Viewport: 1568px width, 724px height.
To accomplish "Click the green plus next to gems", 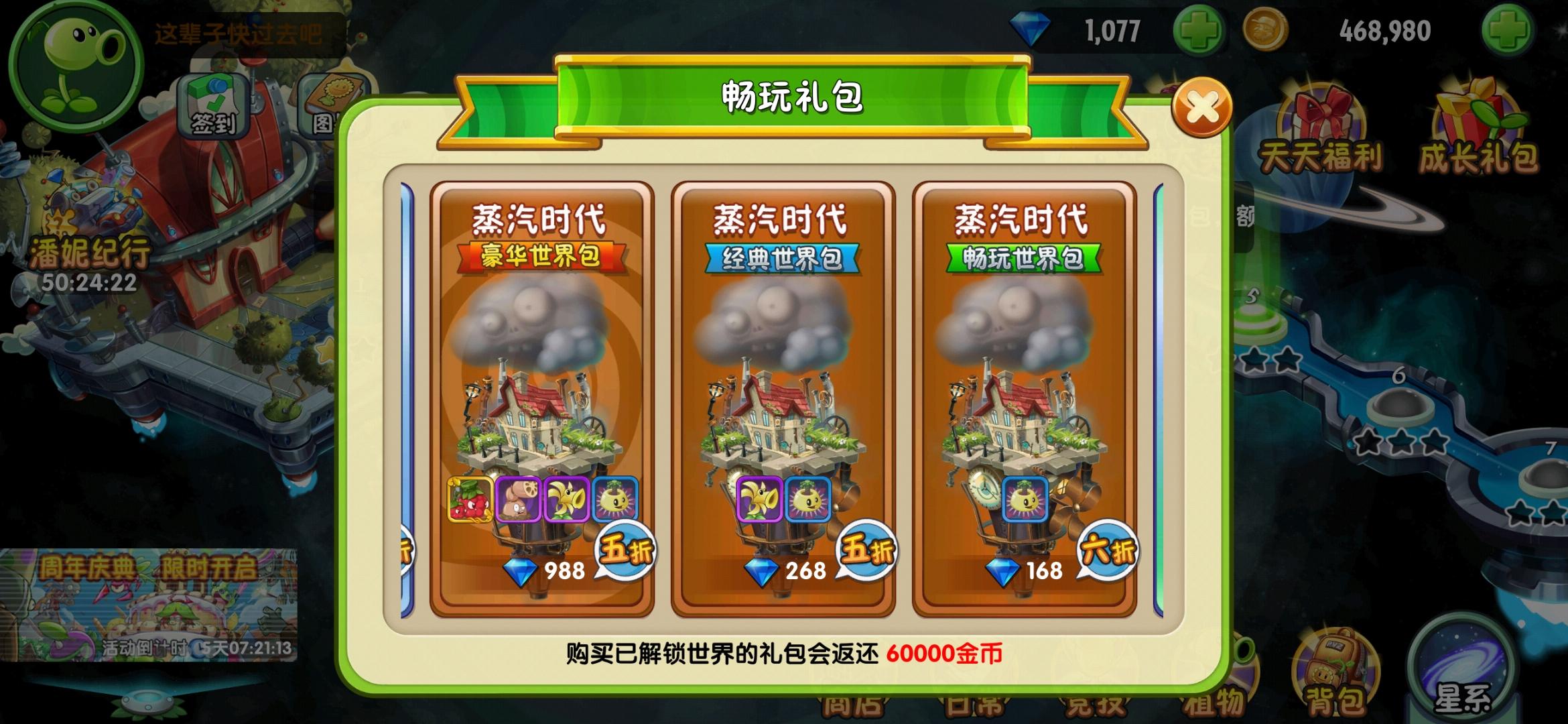I will click(1199, 30).
